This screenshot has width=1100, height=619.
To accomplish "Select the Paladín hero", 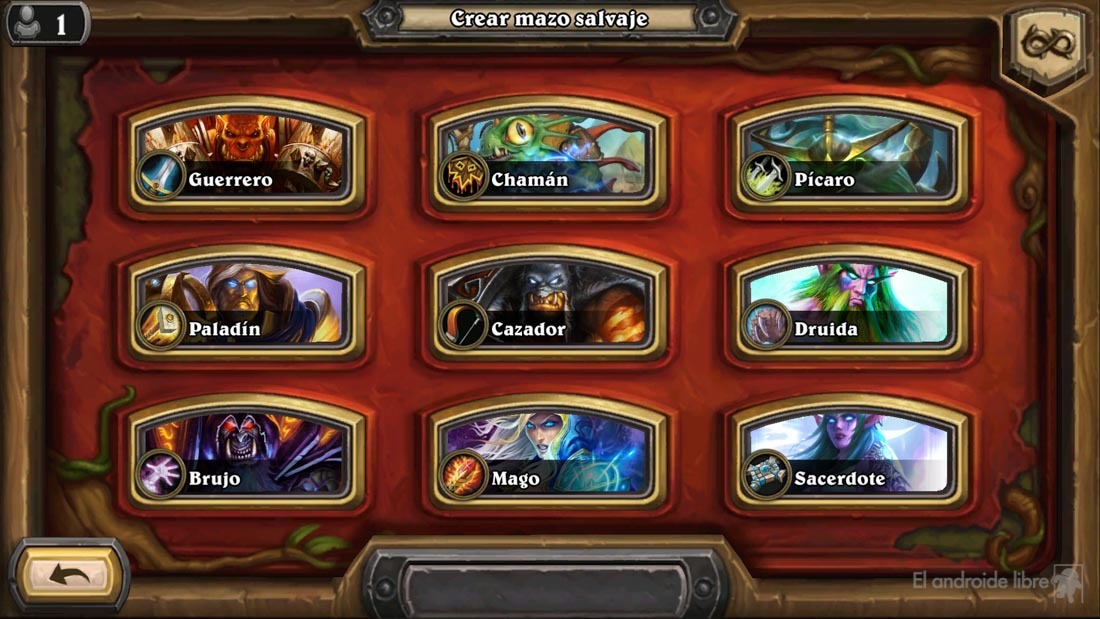I will coord(246,304).
